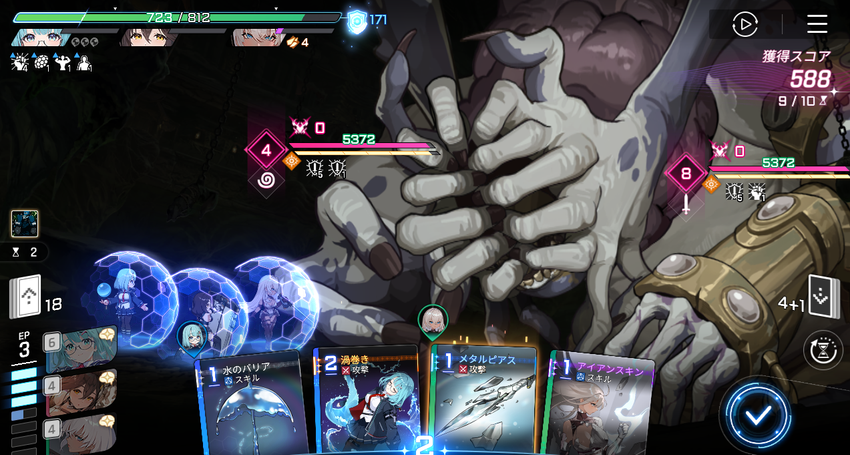This screenshot has height=455, width=850.
Task: Use the brown-haired character's ego skill
Action: pyautogui.click(x=78, y=390)
